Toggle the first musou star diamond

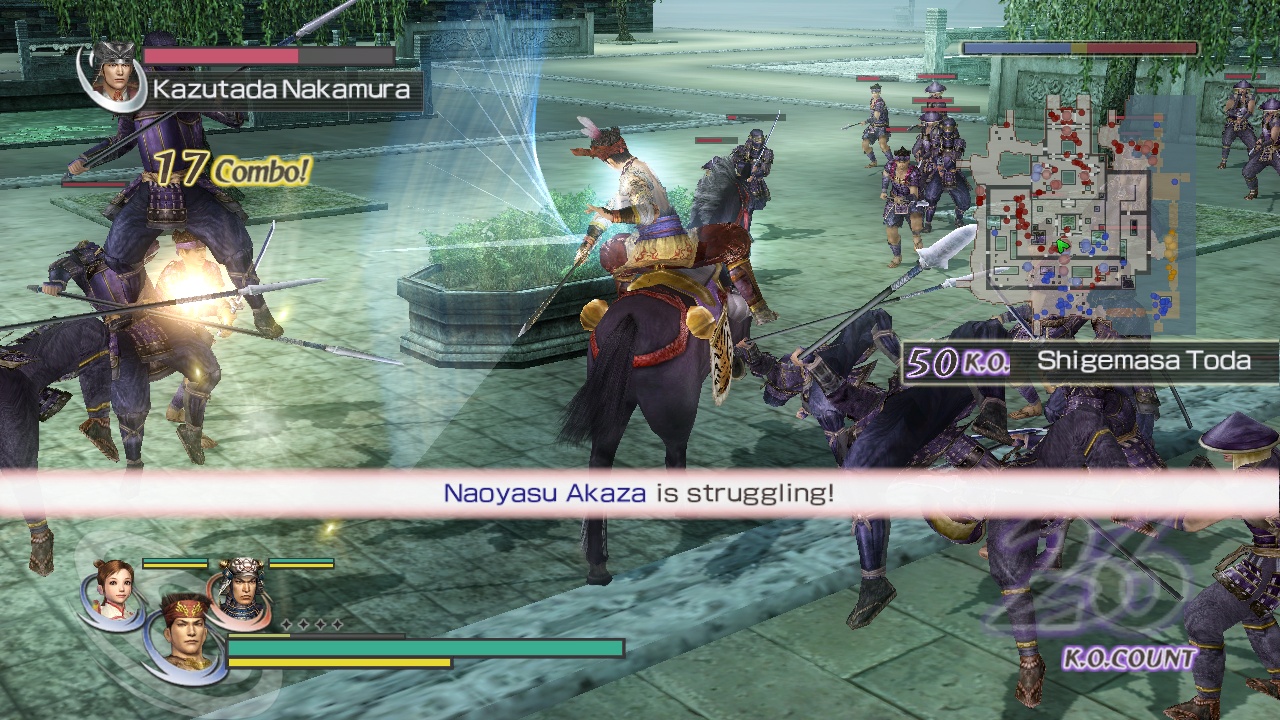coord(286,624)
